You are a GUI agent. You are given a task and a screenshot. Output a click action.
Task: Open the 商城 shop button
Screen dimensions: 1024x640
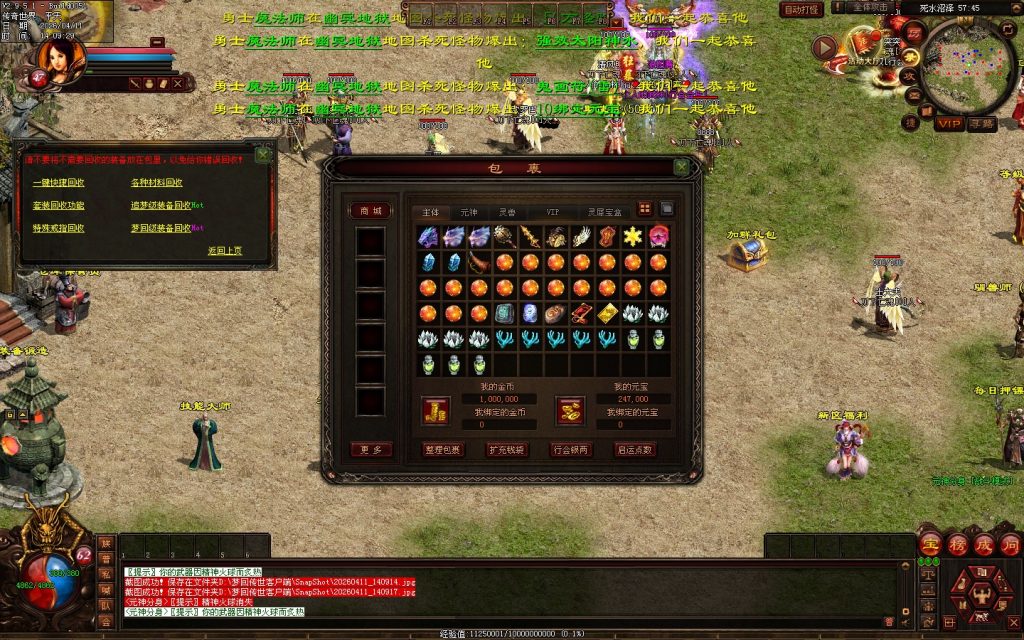click(370, 210)
